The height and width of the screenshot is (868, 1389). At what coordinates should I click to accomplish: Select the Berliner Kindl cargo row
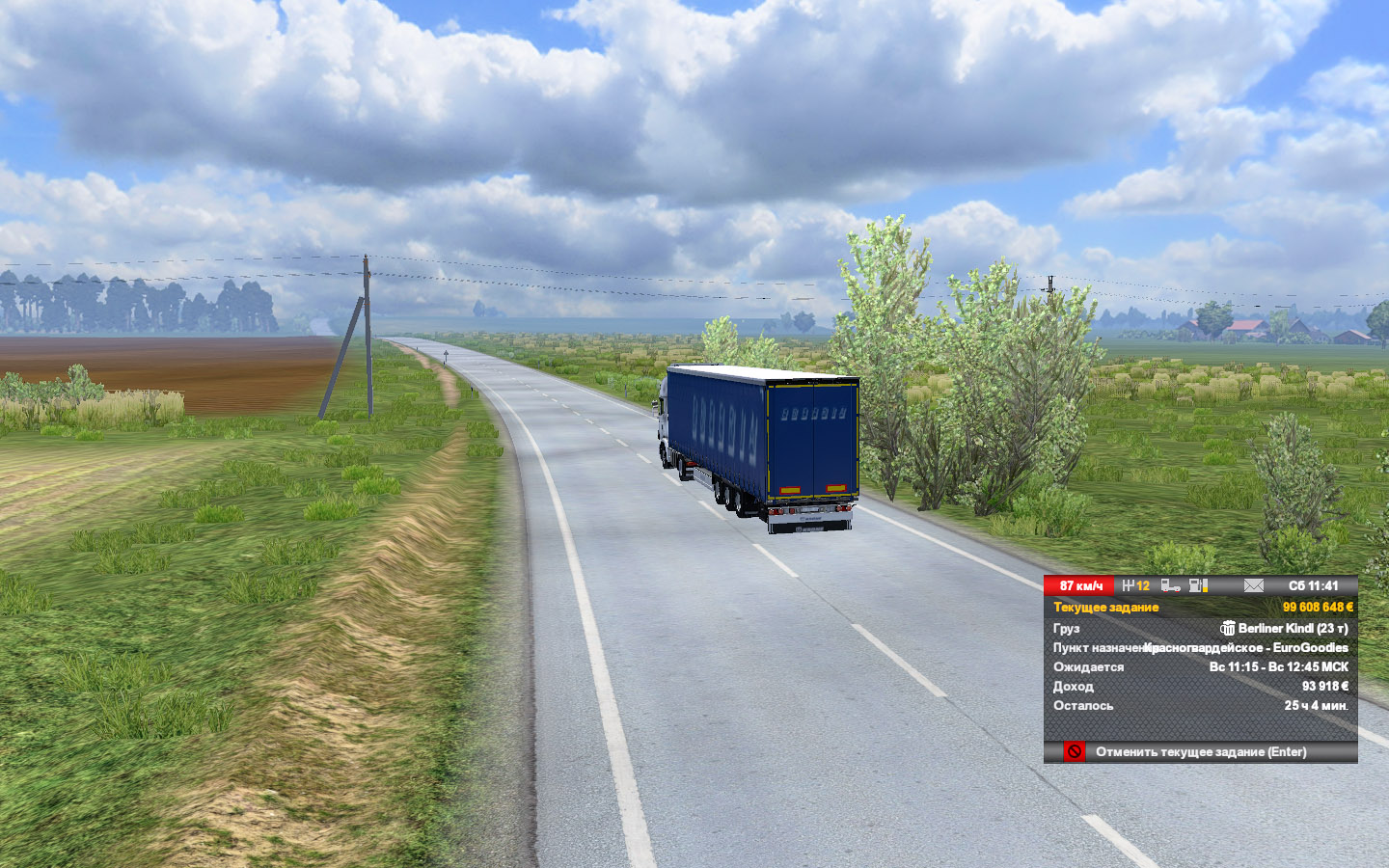click(x=1200, y=628)
